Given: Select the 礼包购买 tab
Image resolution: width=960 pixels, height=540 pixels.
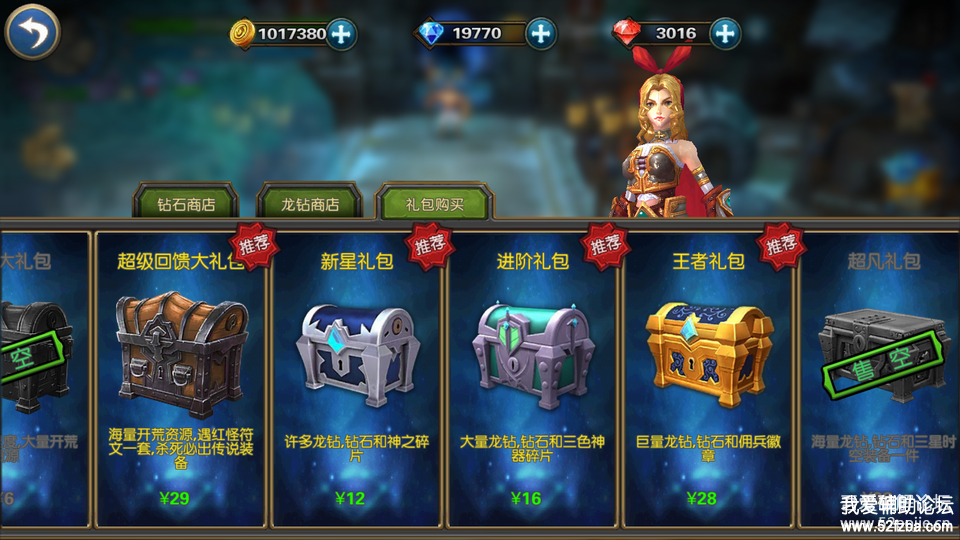Looking at the screenshot, I should [433, 203].
